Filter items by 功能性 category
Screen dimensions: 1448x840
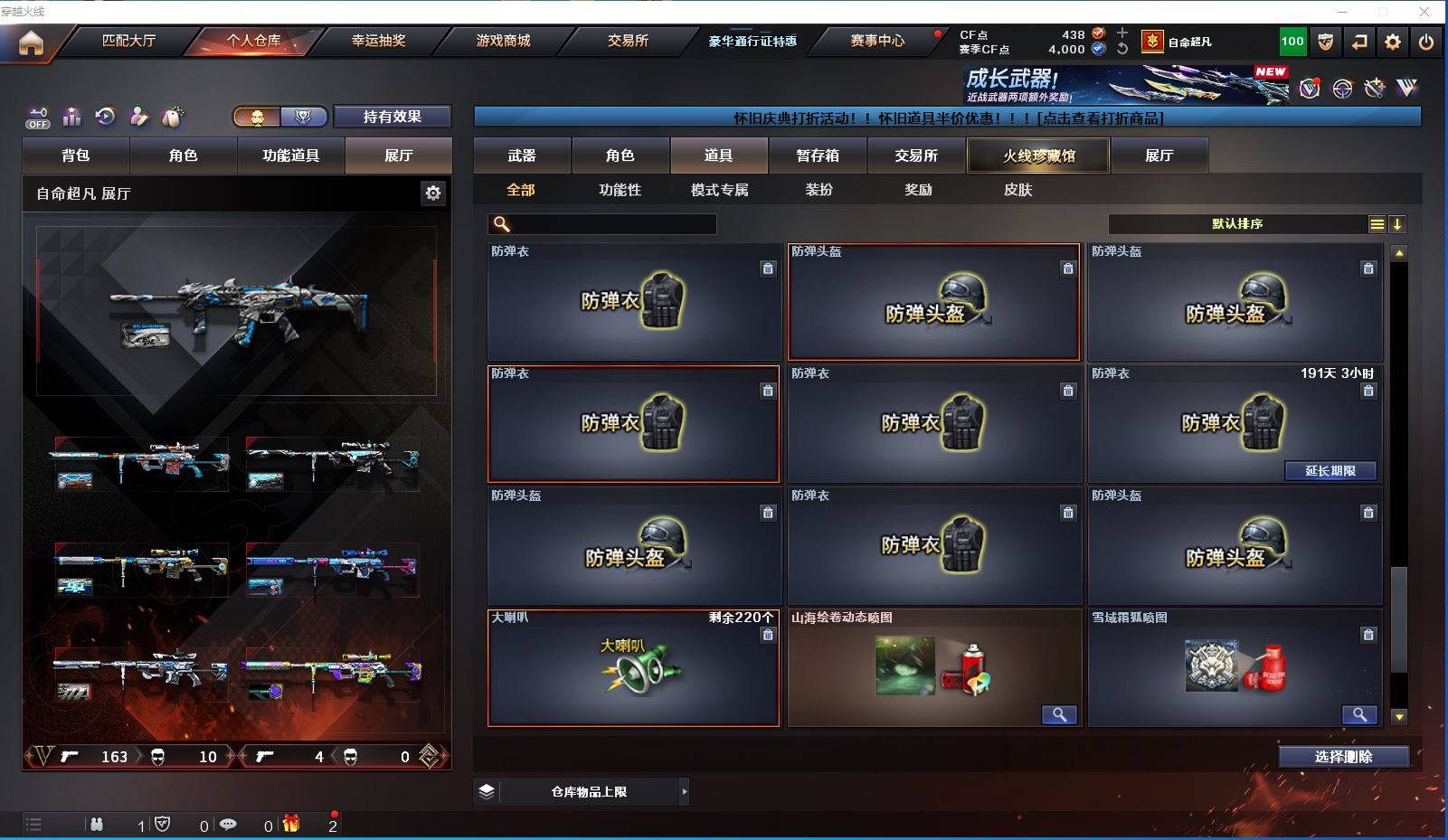[x=620, y=190]
